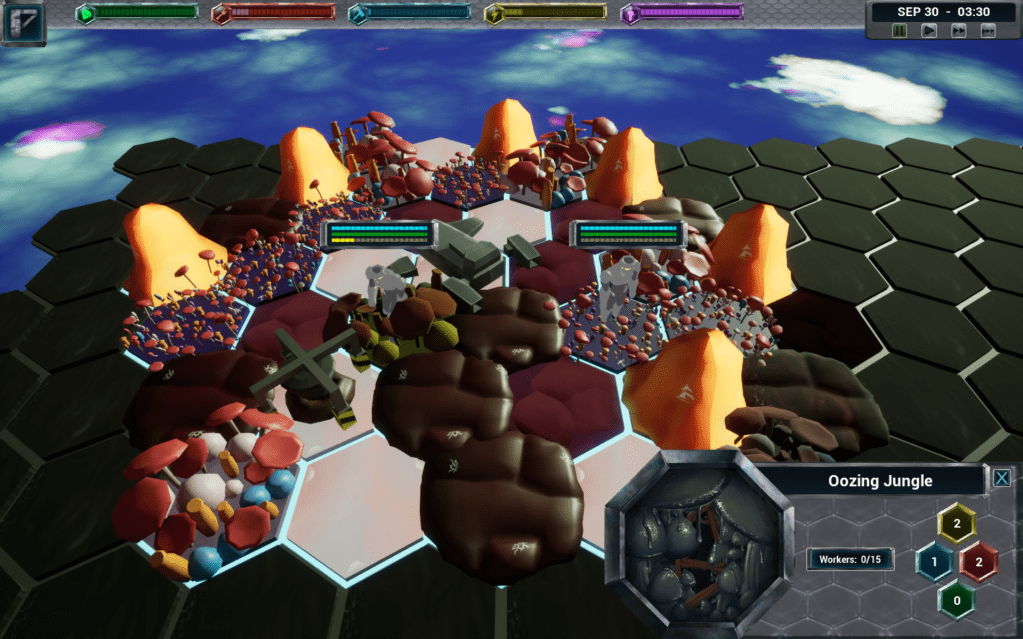Click the red hexagon showing 2
This screenshot has height=639, width=1023.
tap(979, 562)
